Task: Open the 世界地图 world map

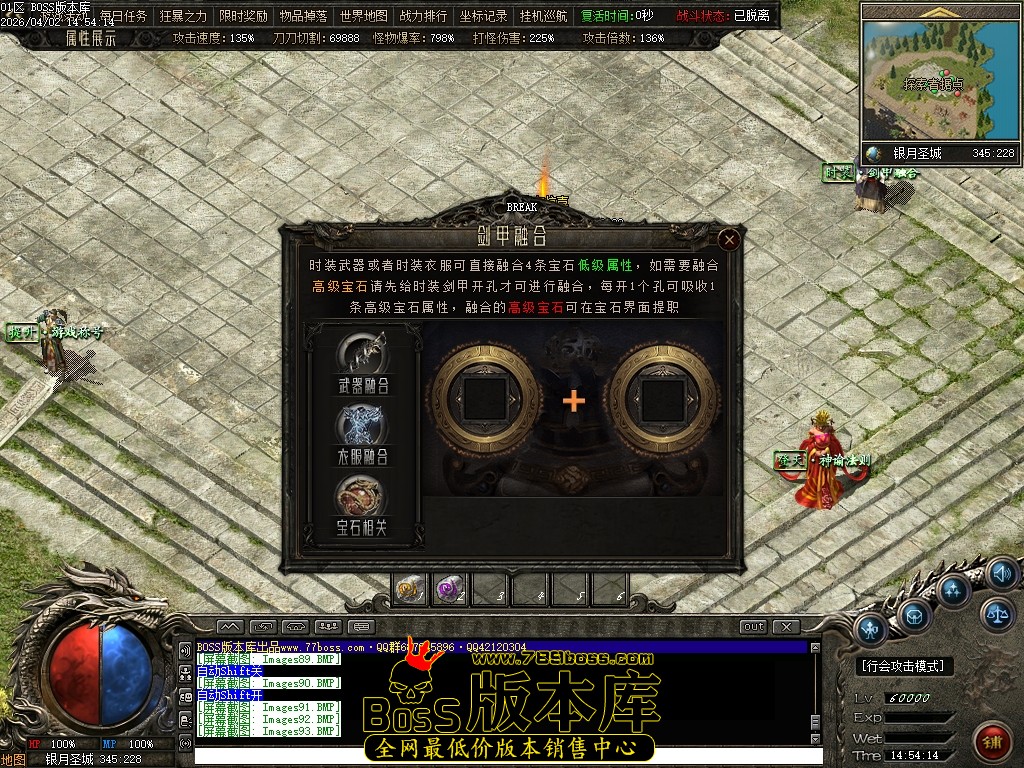Action: (364, 16)
